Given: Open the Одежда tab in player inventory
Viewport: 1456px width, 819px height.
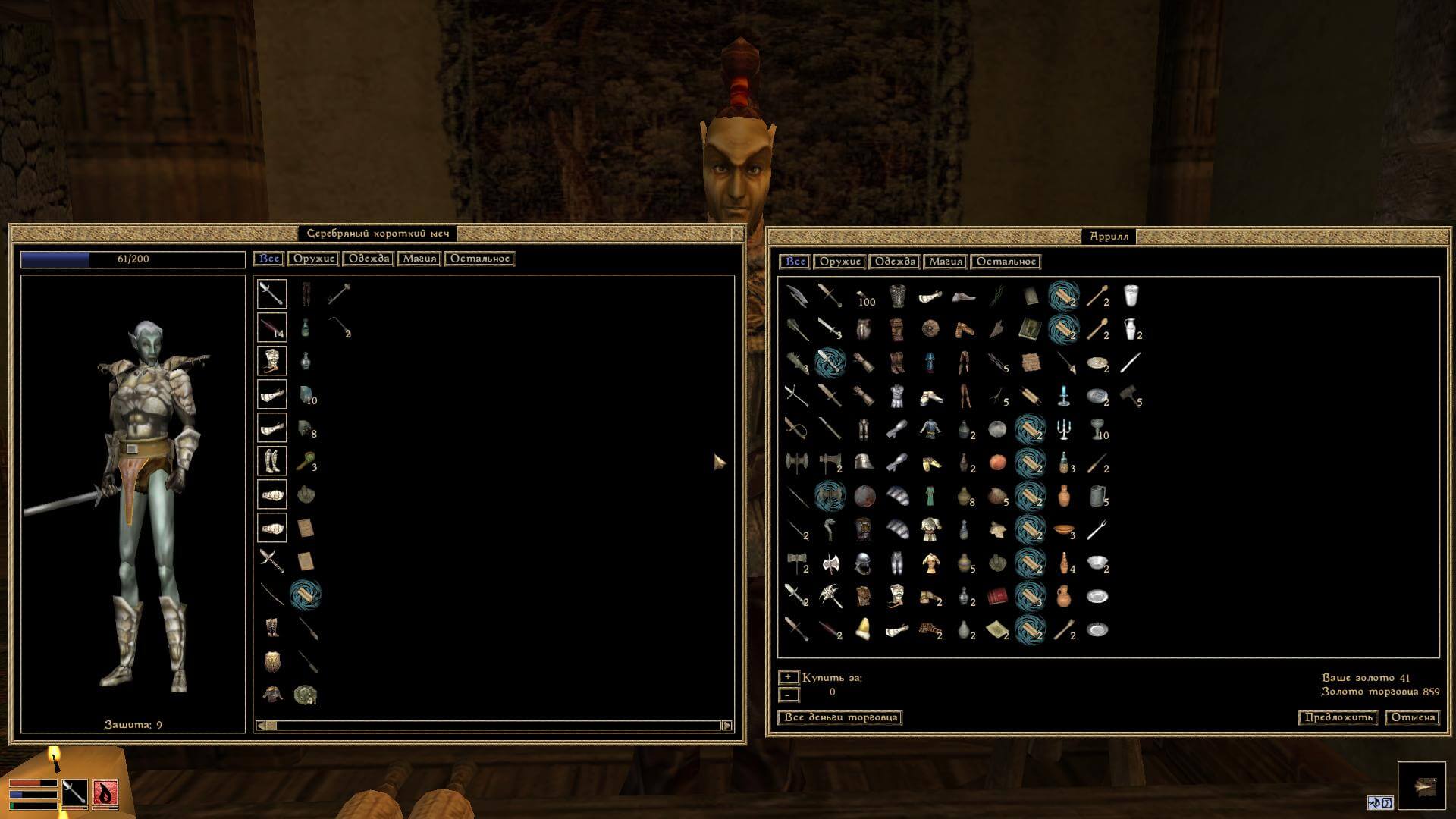Looking at the screenshot, I should (x=369, y=259).
